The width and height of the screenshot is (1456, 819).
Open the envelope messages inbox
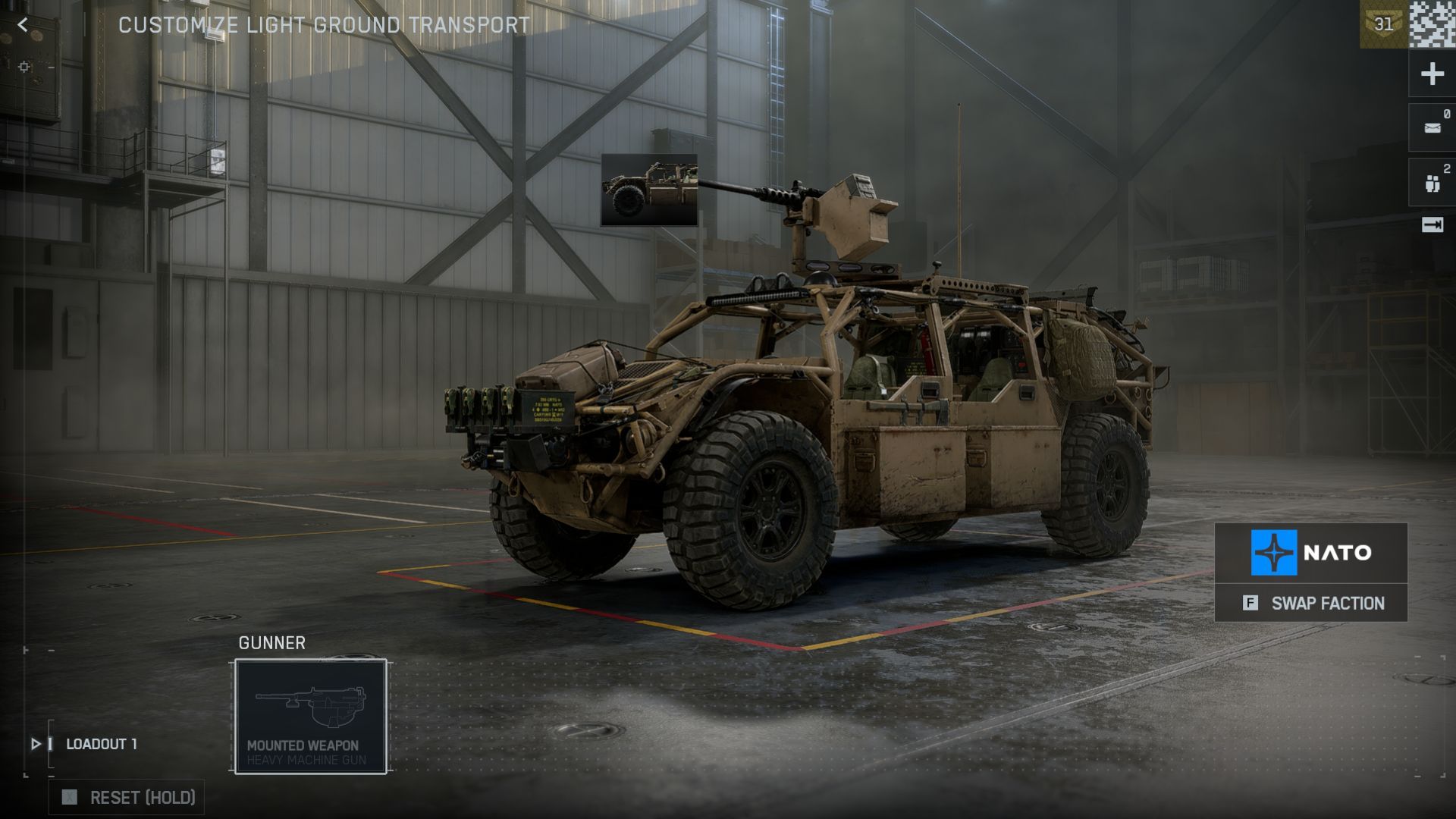1432,128
